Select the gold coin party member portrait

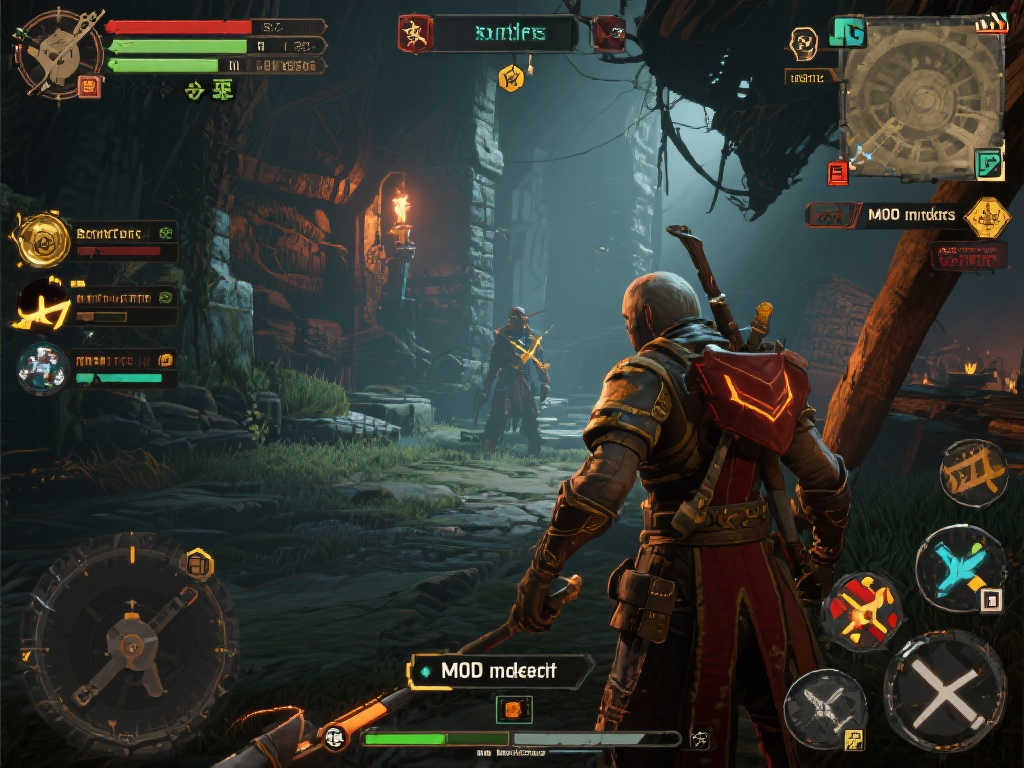point(43,240)
